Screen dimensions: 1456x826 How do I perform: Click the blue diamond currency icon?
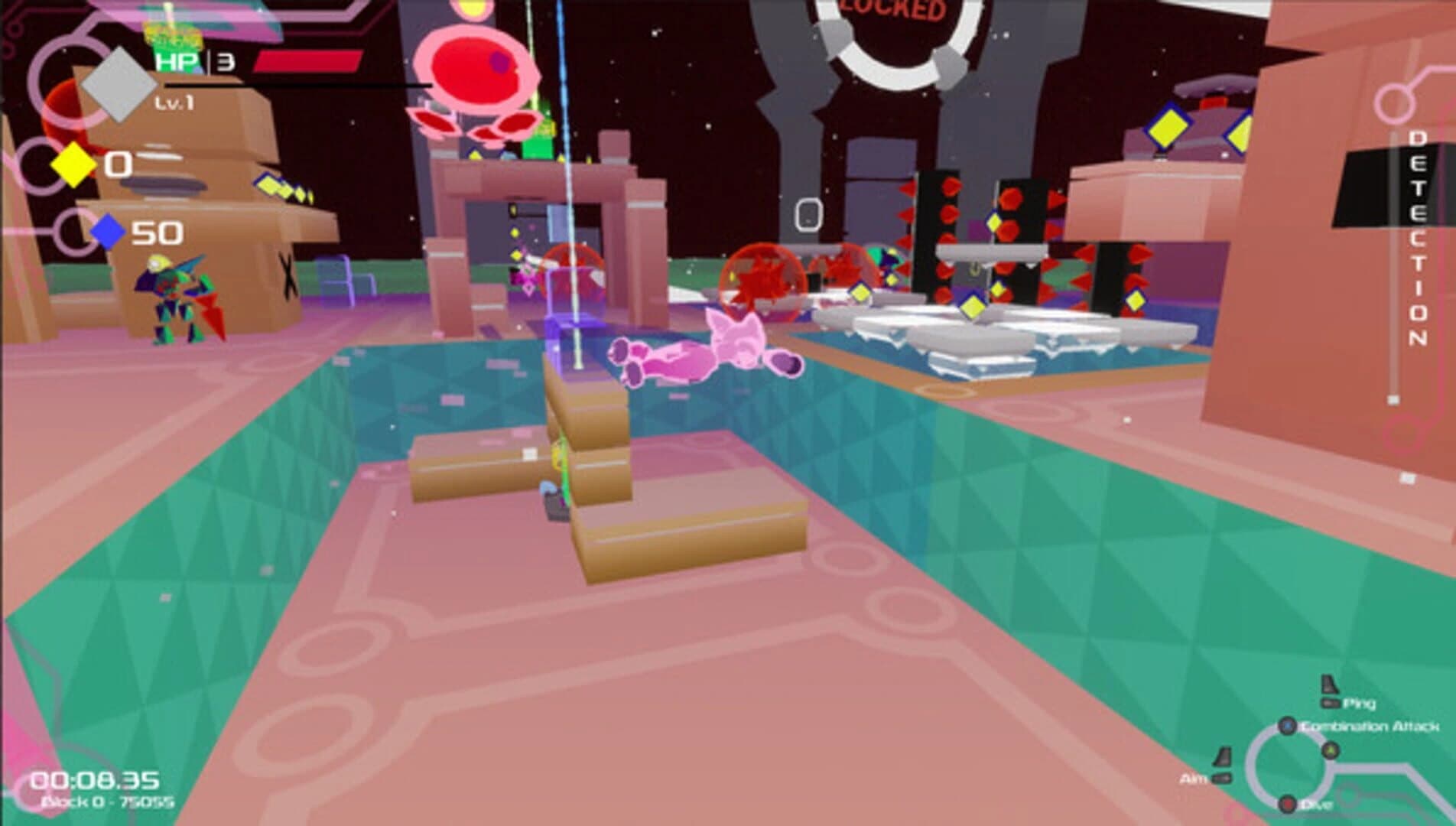click(107, 233)
